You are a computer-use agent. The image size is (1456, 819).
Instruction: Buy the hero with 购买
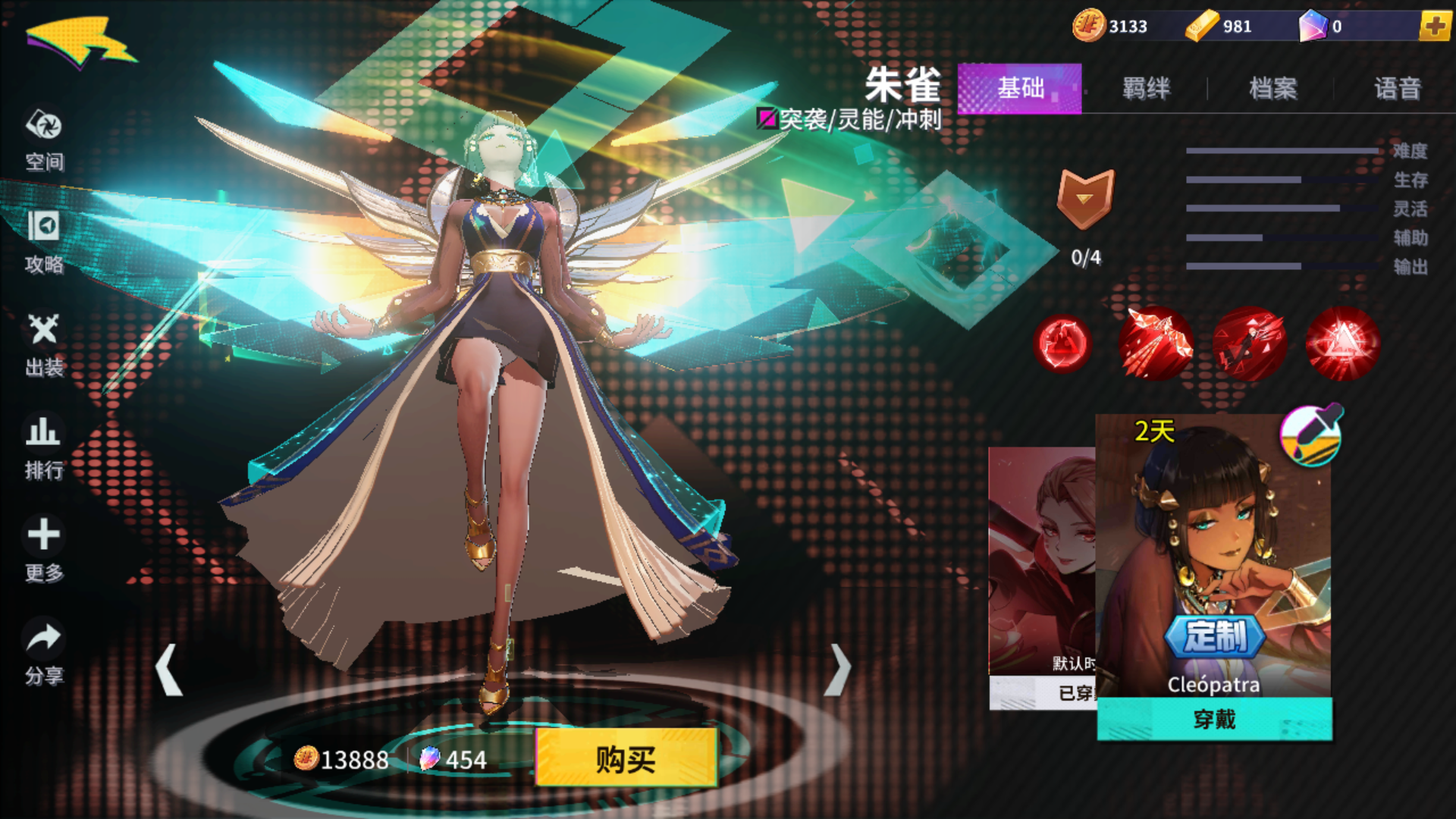pos(626,758)
